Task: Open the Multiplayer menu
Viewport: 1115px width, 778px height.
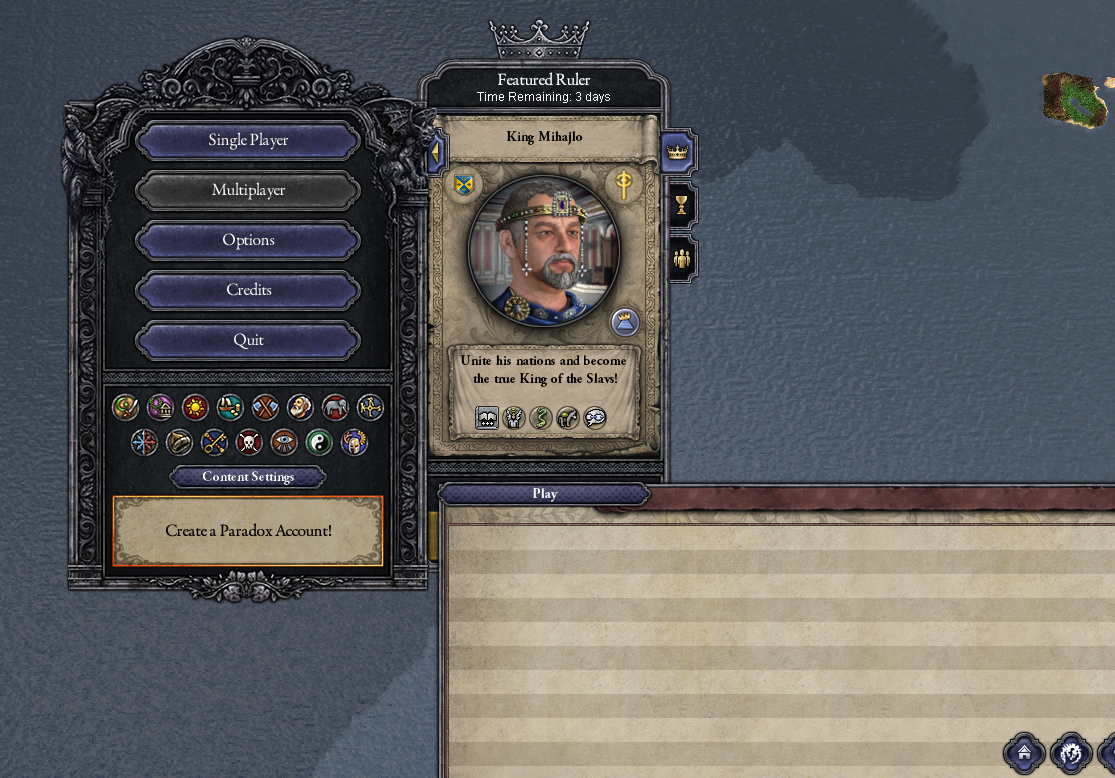Action: click(x=248, y=190)
